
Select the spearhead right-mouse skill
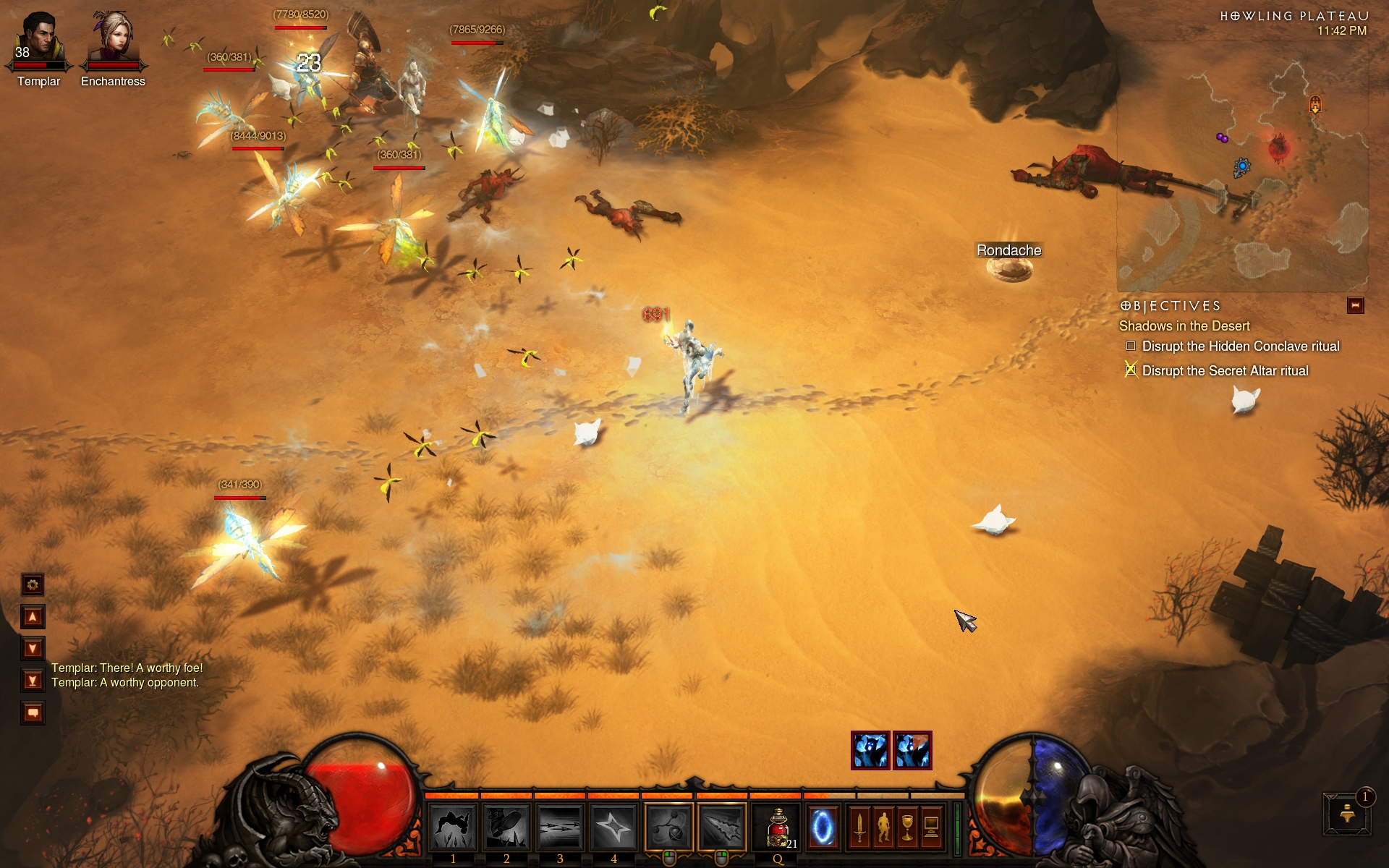point(722,827)
